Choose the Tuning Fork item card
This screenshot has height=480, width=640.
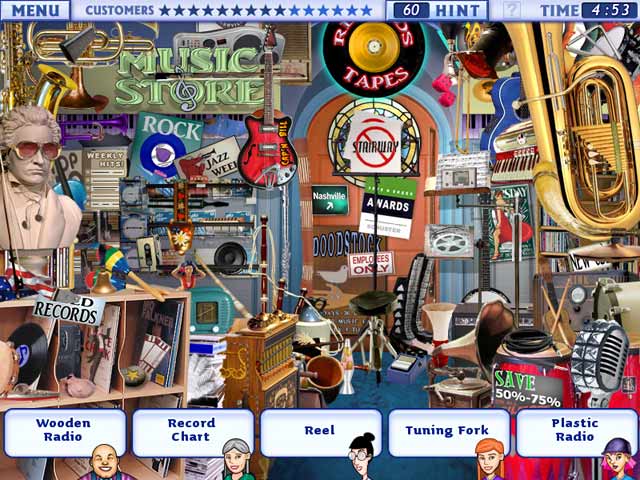pos(447,431)
